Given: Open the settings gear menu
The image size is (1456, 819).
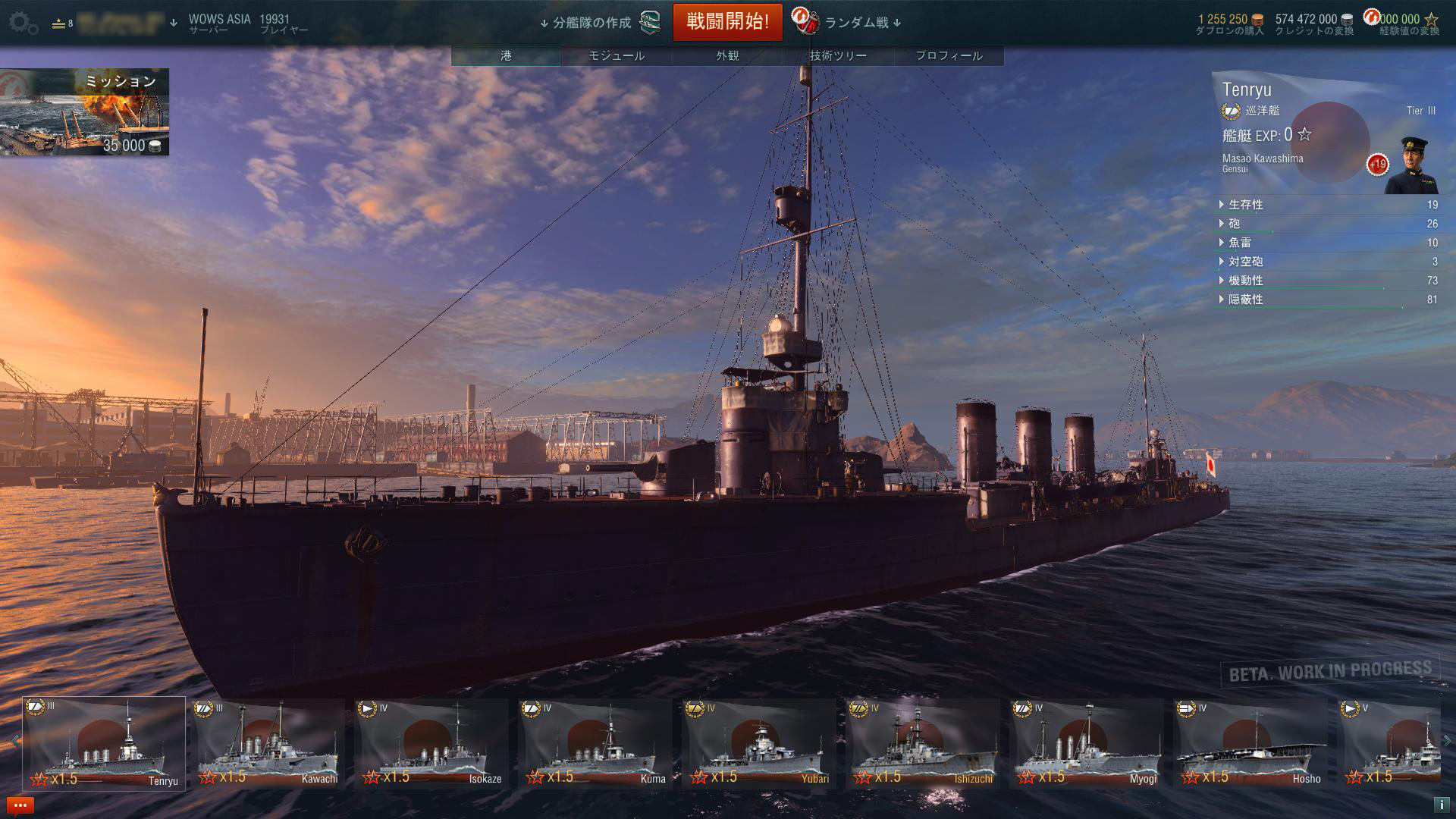Looking at the screenshot, I should (x=24, y=24).
